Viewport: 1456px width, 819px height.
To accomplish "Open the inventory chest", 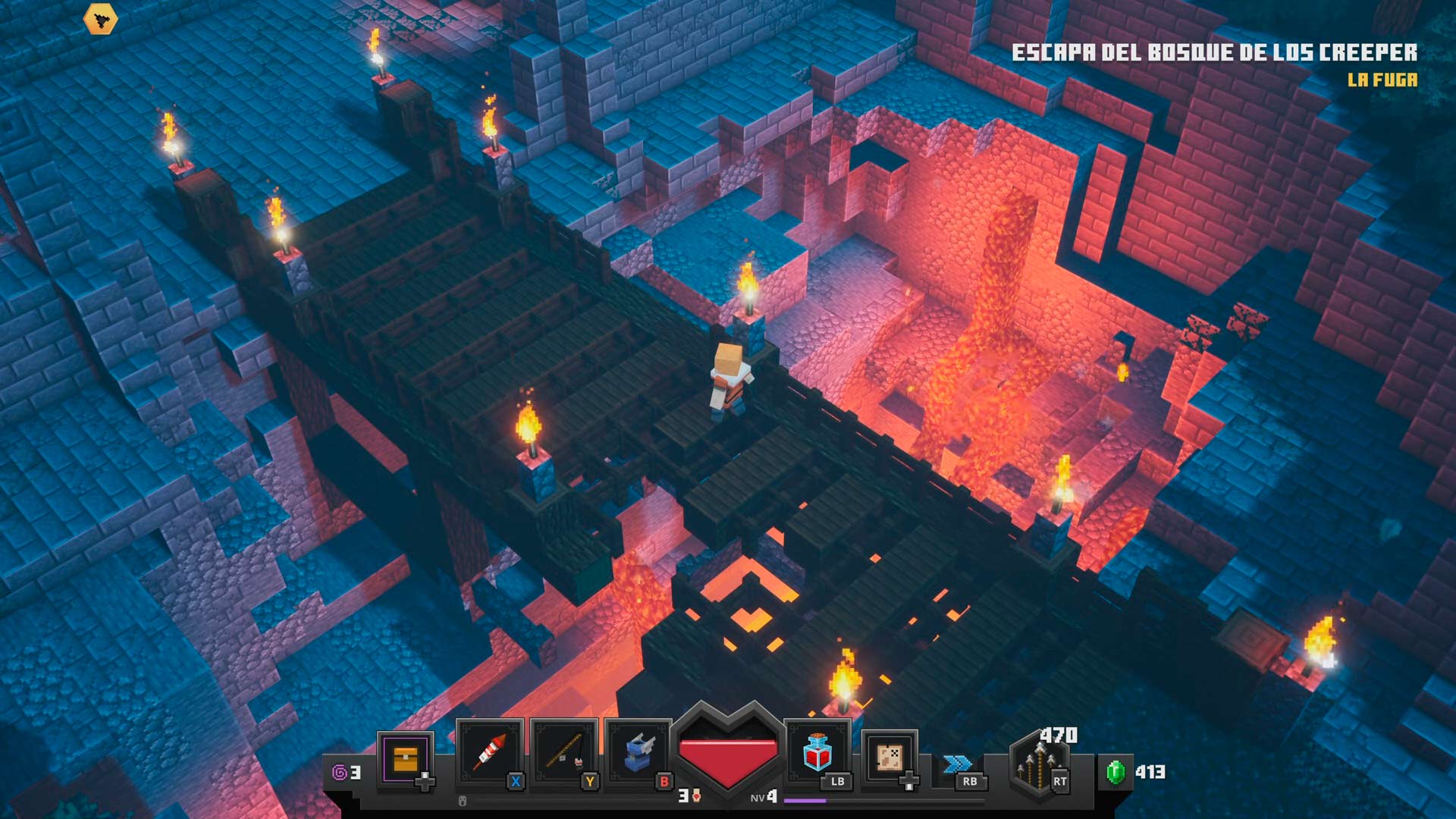I will [406, 758].
